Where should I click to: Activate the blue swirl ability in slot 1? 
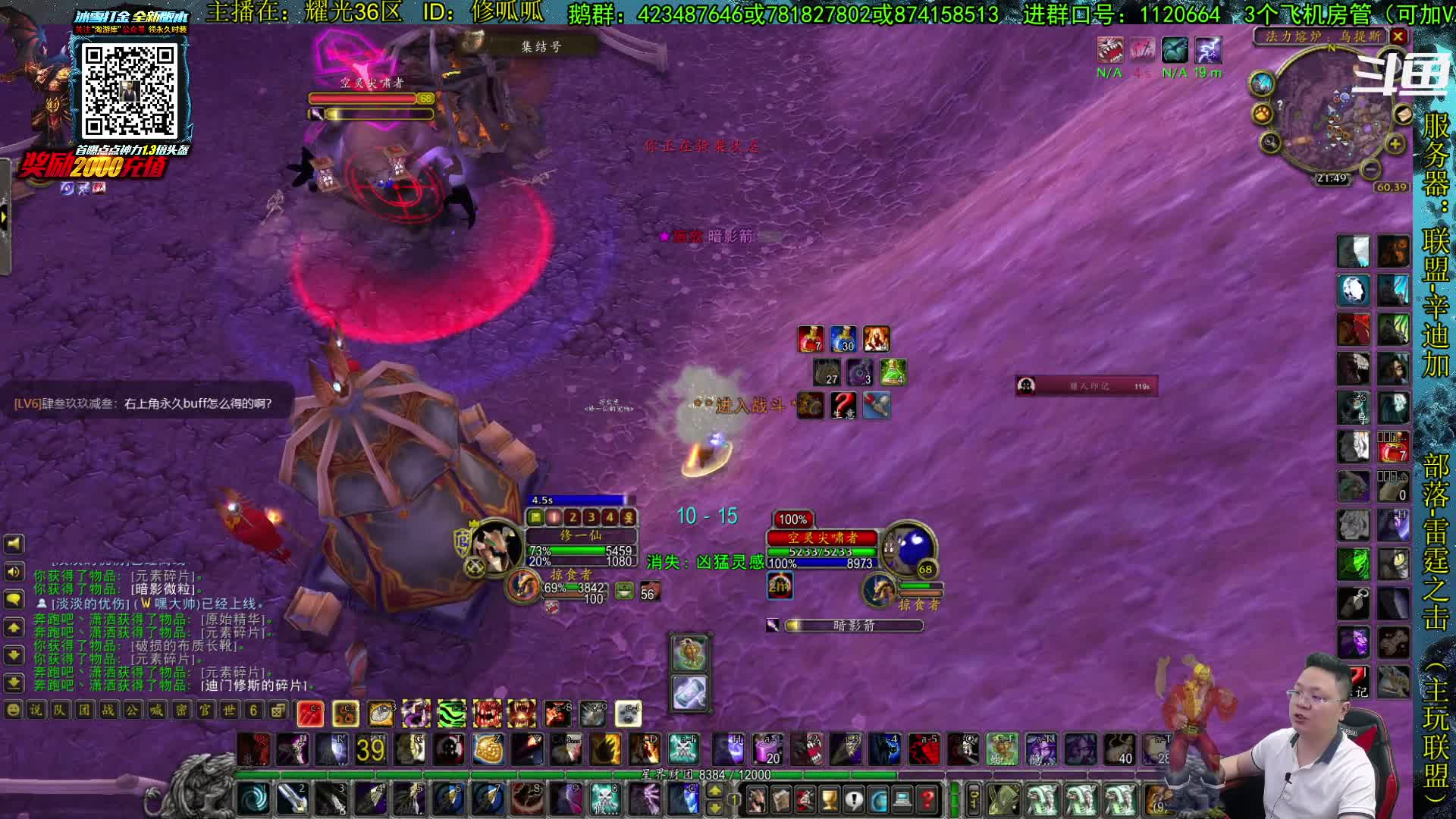254,799
